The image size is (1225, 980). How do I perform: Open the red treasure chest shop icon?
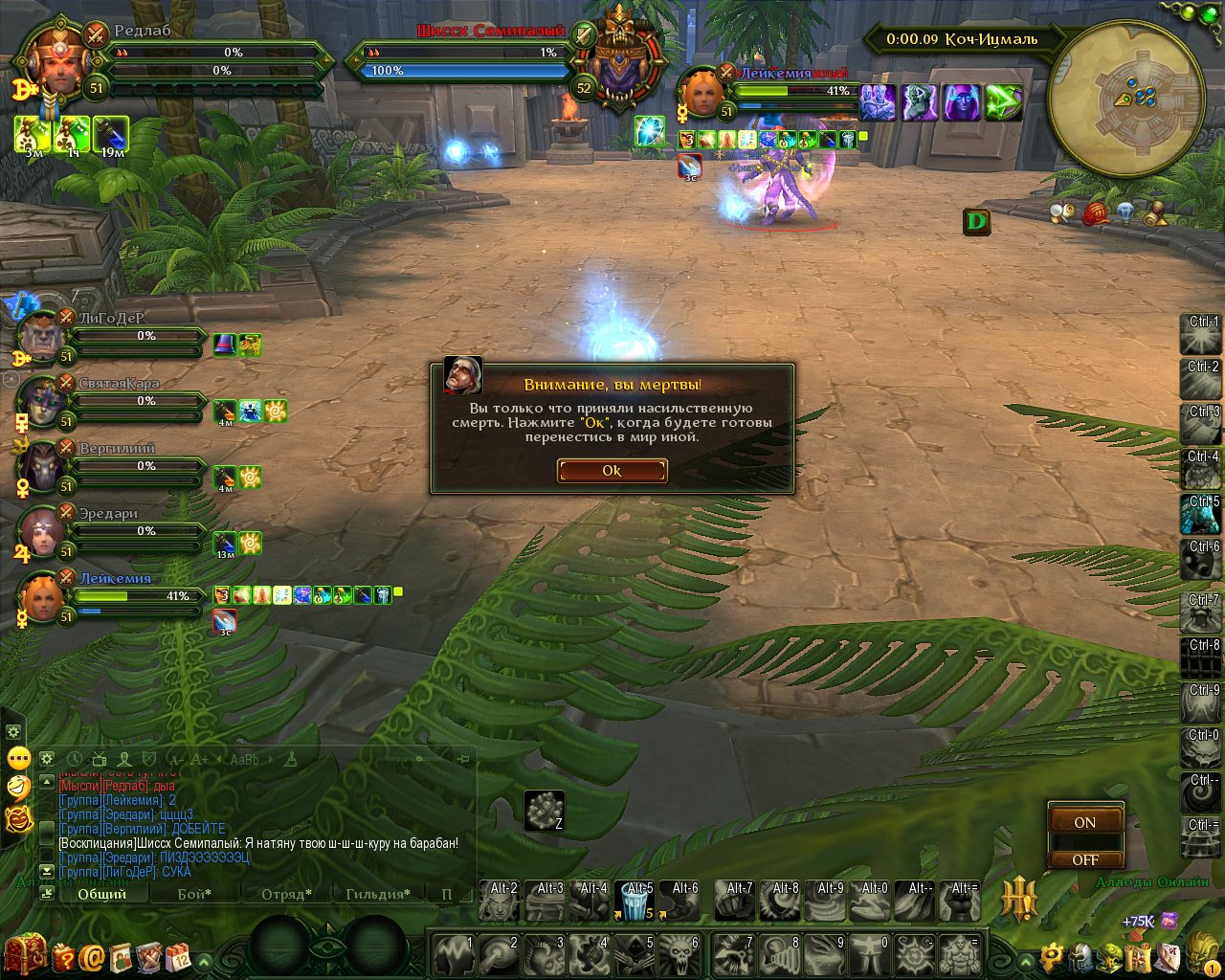(24, 954)
